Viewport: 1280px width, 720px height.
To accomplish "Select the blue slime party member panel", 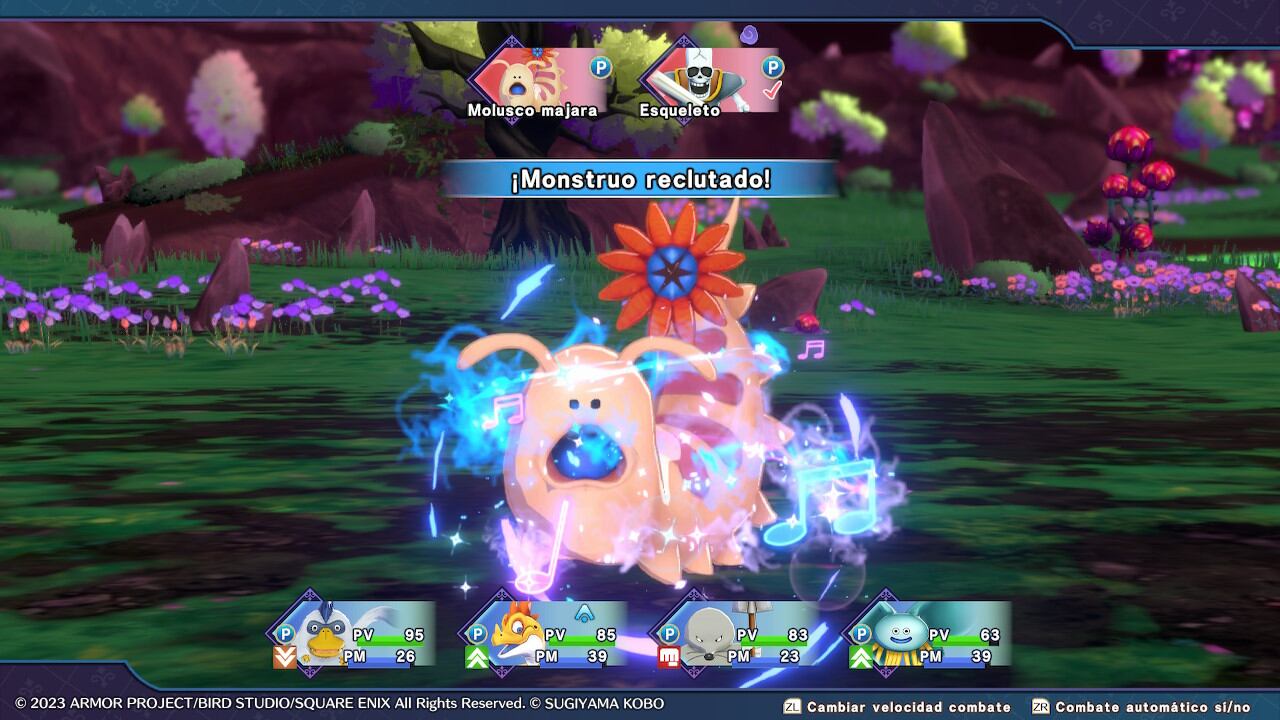I will tap(928, 634).
